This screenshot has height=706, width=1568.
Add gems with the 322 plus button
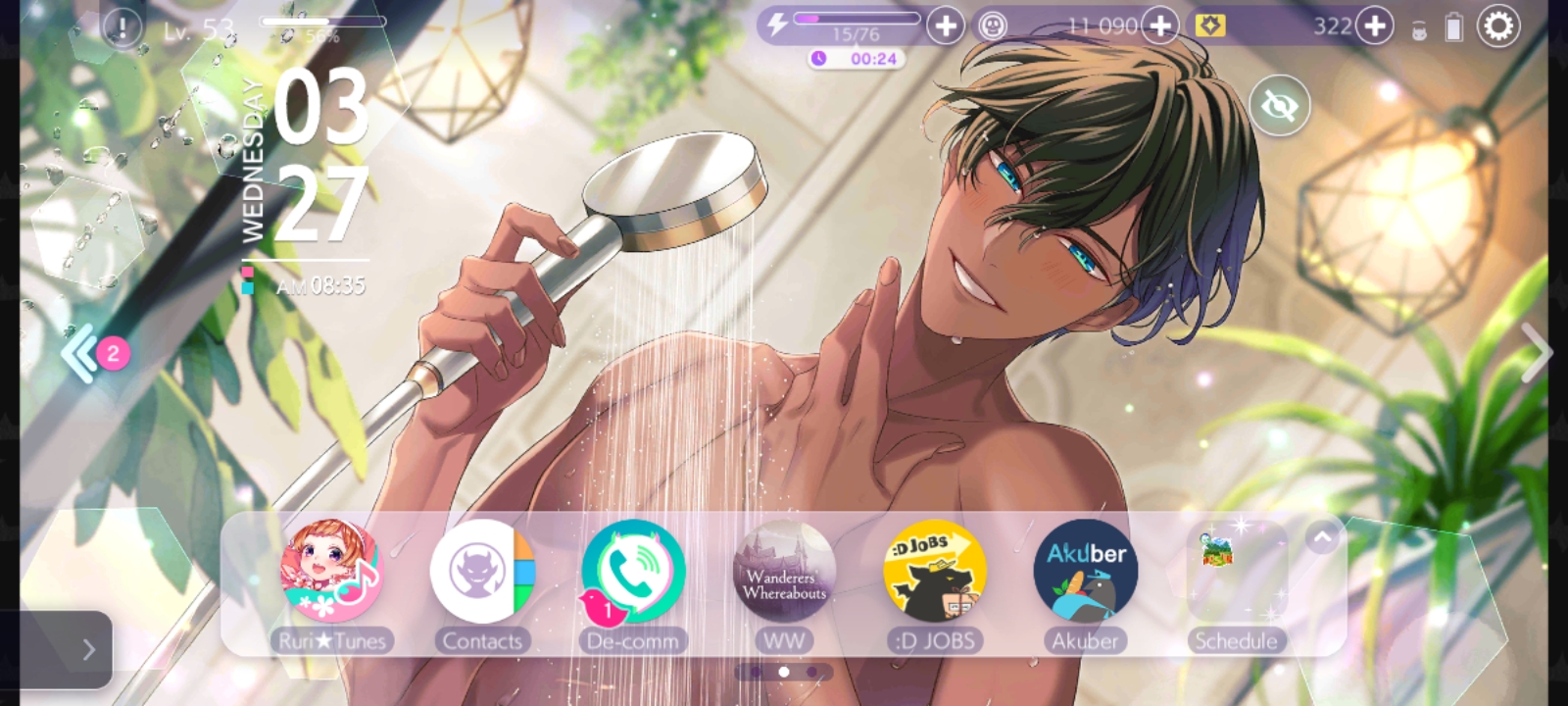(x=1374, y=26)
